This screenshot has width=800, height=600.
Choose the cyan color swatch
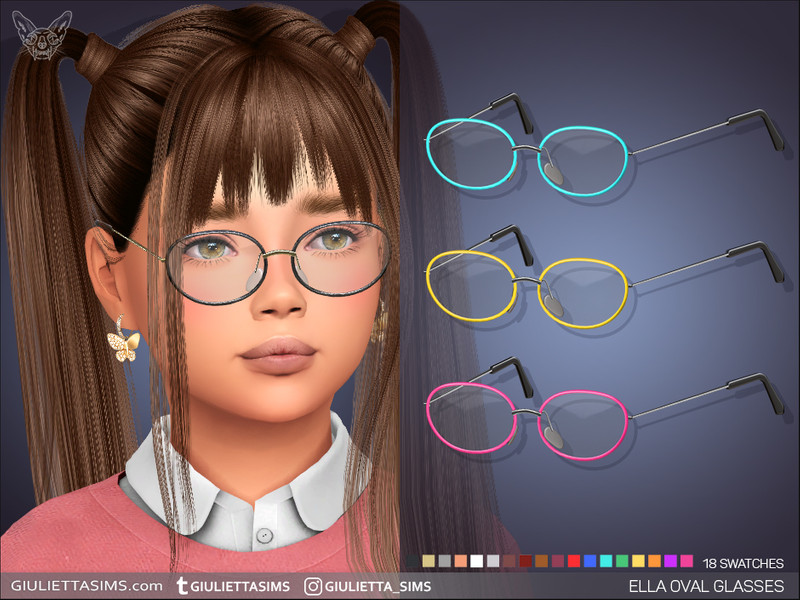[x=606, y=561]
